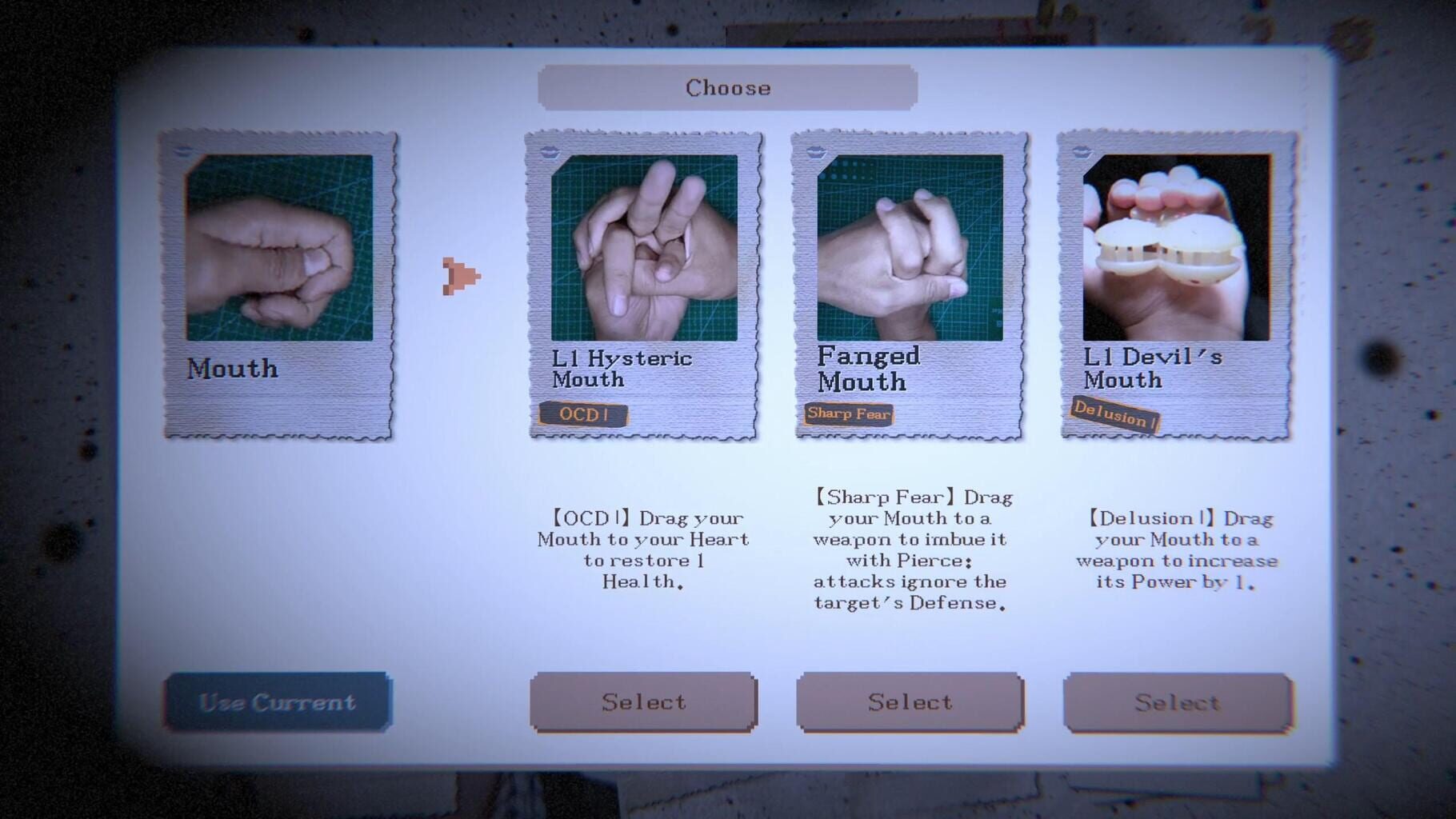The image size is (1456, 819).
Task: Click the Choose header banner
Action: 727,86
